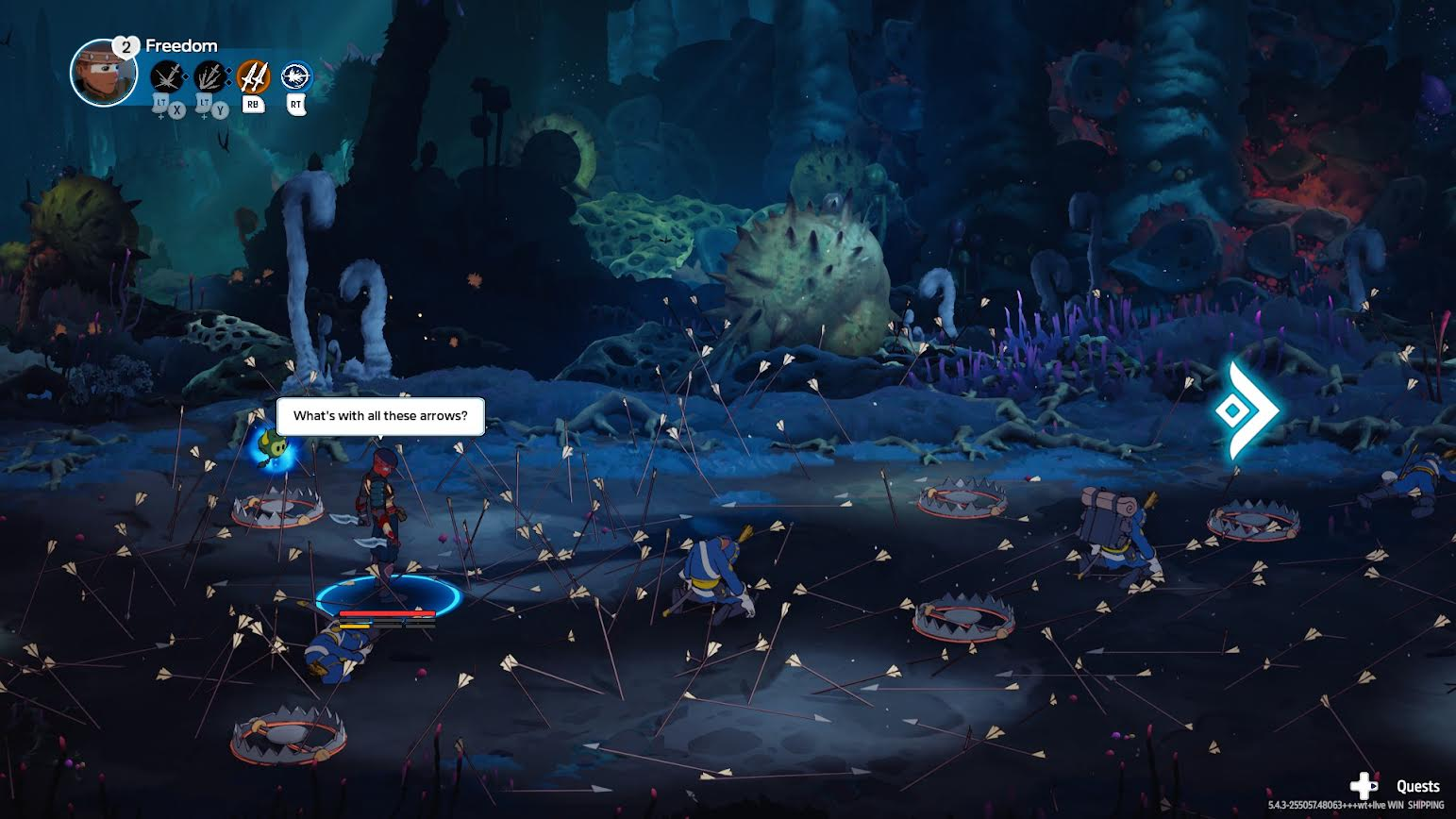1456x819 pixels.
Task: Click the character portrait in the HUD
Action: point(103,73)
